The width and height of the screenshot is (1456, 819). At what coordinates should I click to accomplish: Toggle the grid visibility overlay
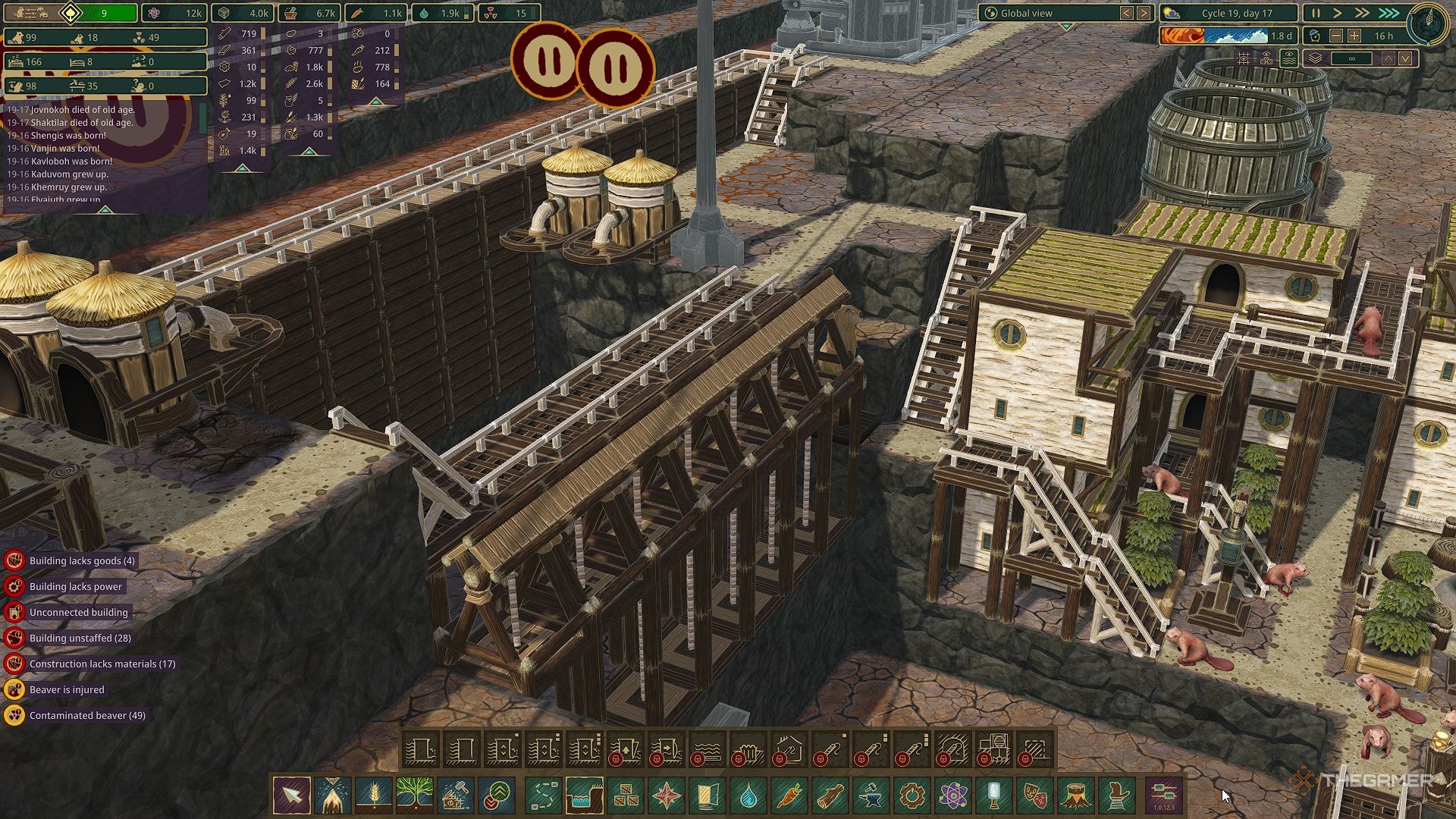pos(1244,58)
